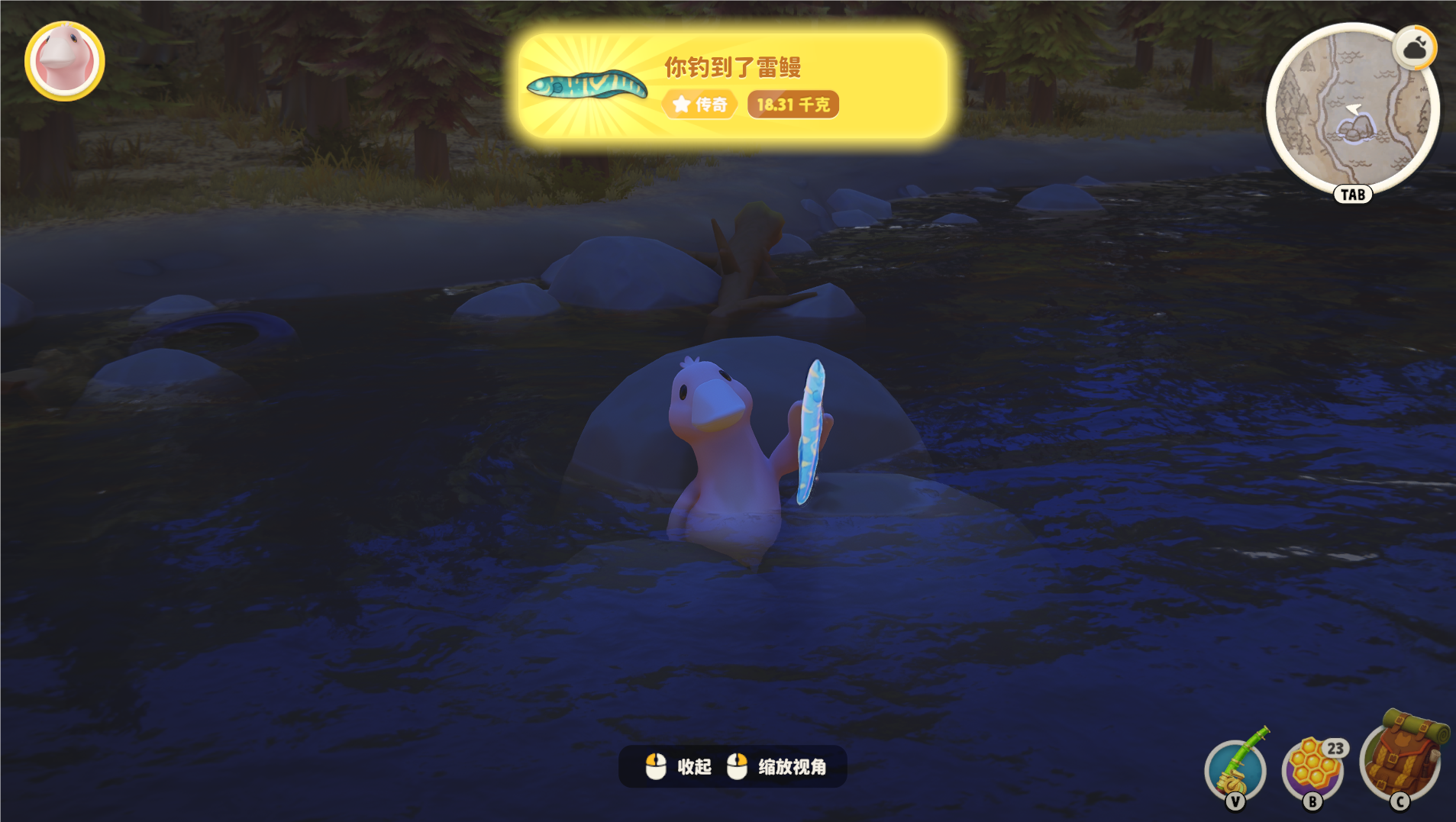The width and height of the screenshot is (1456, 822).
Task: Check the weather icon on the minimap
Action: [x=1415, y=48]
